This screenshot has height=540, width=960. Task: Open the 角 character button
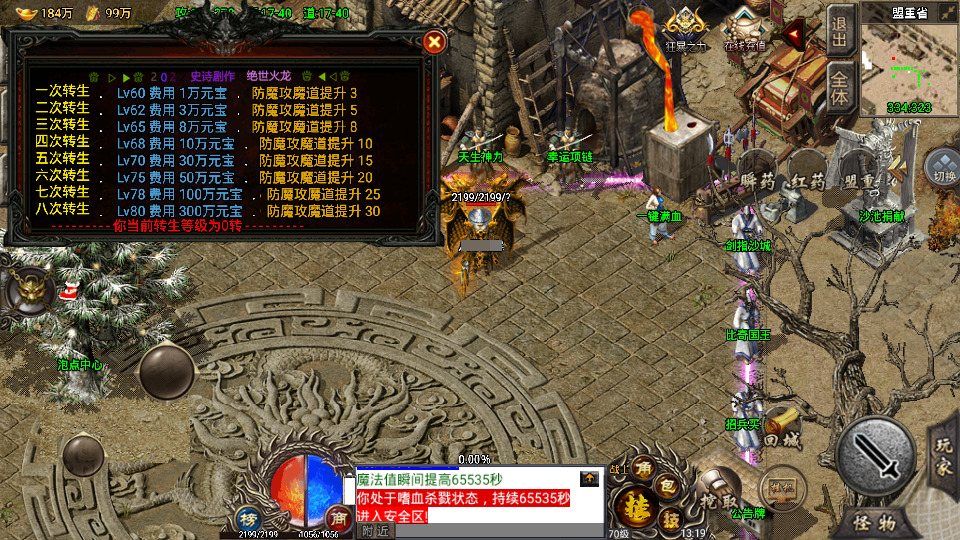[644, 467]
